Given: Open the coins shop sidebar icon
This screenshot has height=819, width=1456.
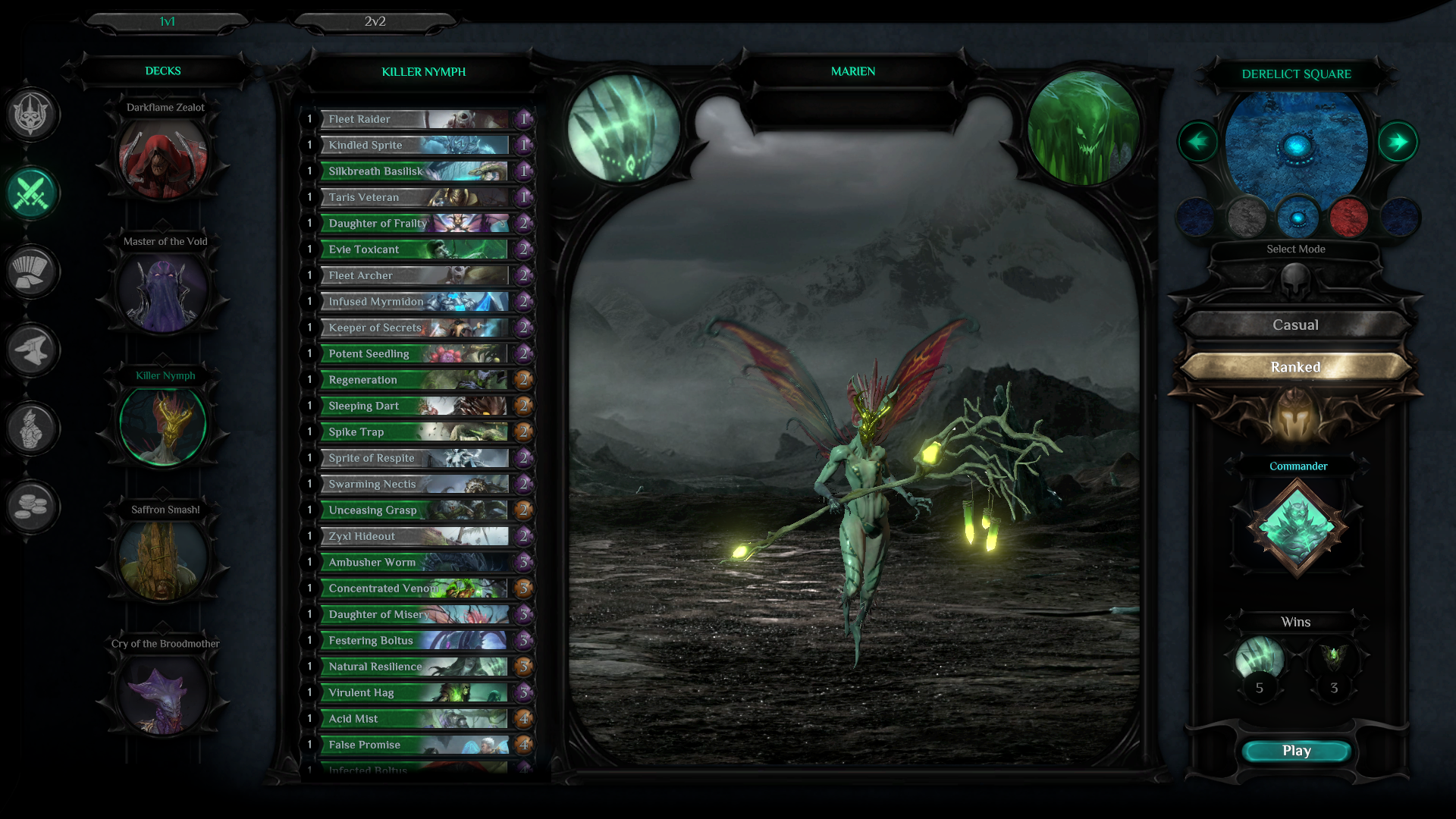Looking at the screenshot, I should click(x=31, y=507).
